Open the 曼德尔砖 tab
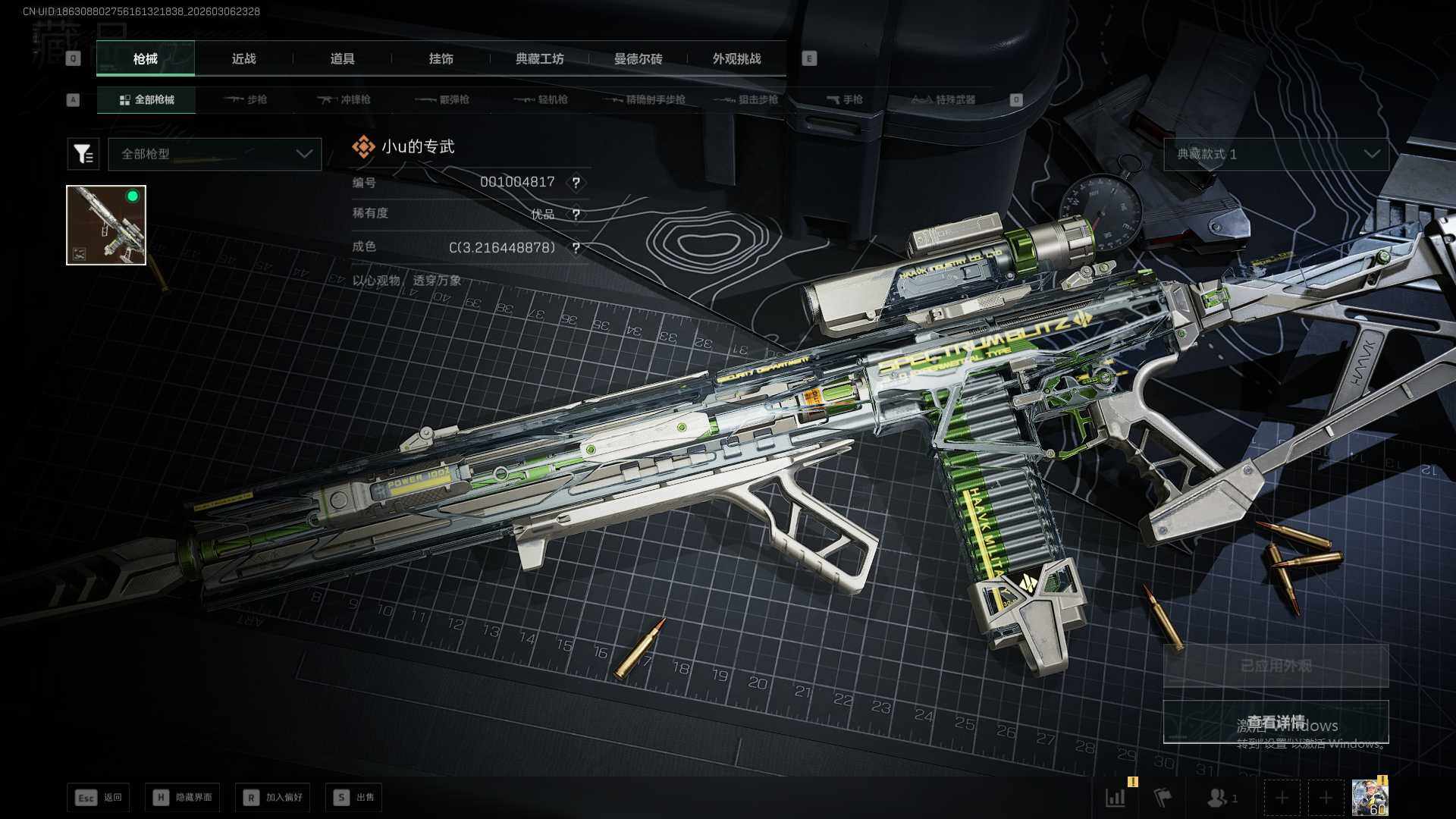 click(638, 59)
